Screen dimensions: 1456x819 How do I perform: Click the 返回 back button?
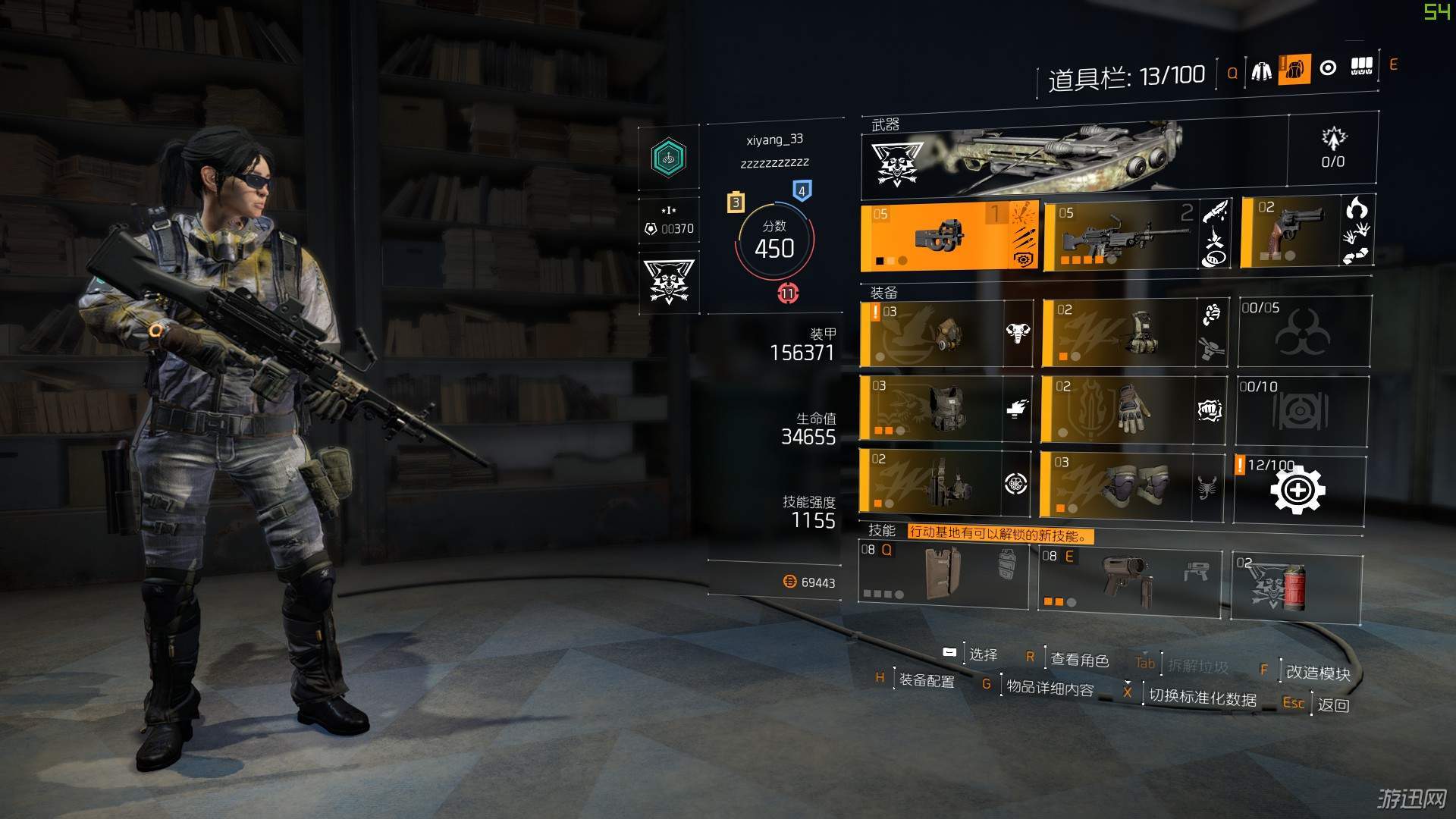[x=1333, y=705]
